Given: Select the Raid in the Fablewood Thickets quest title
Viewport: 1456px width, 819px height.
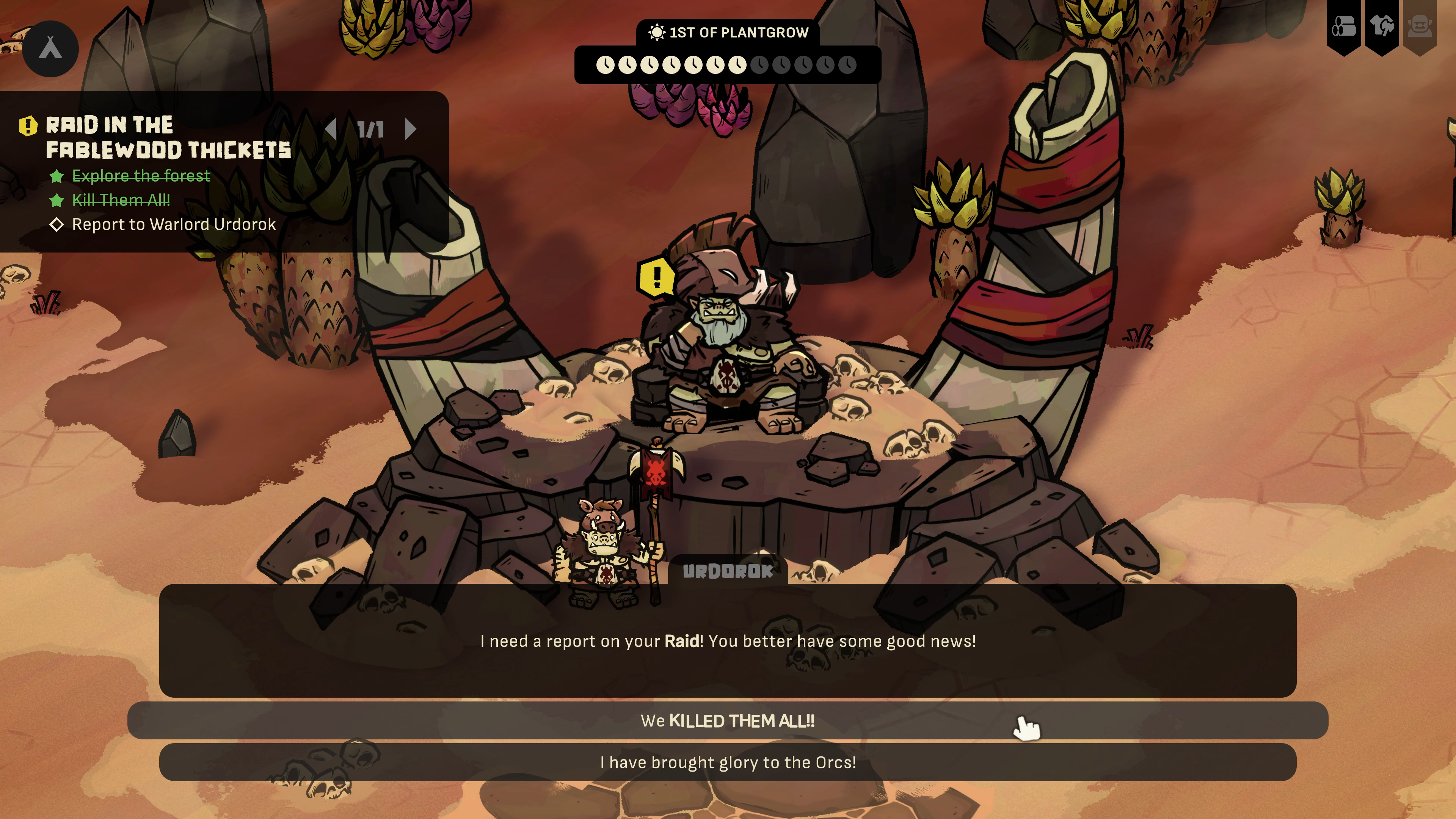Looking at the screenshot, I should [x=168, y=137].
